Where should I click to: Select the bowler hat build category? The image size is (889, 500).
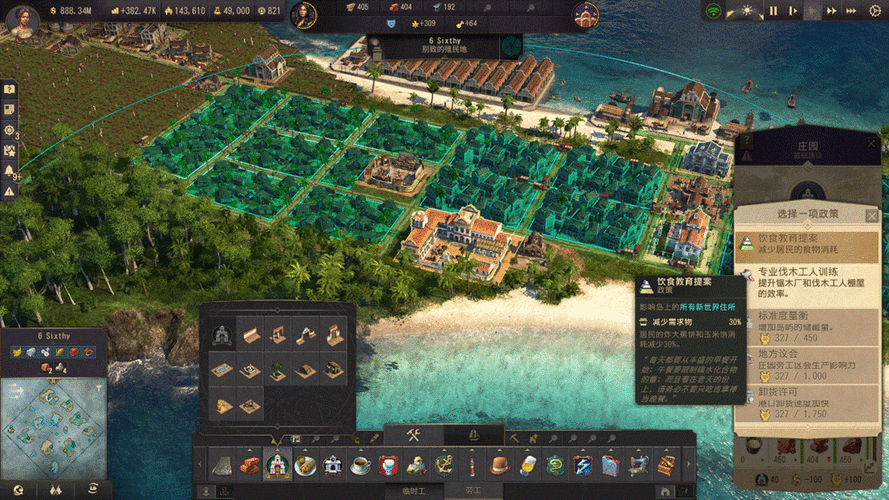pos(500,465)
